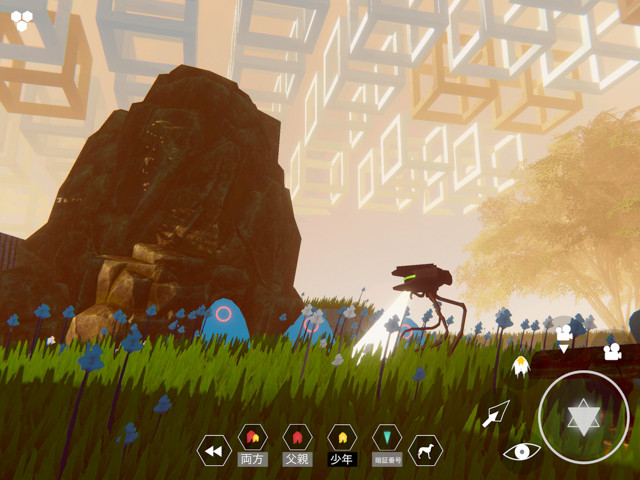Screen dimensions: 640x480
Task: Tap the rewind double-arrow hexagon
Action: pyautogui.click(x=213, y=451)
